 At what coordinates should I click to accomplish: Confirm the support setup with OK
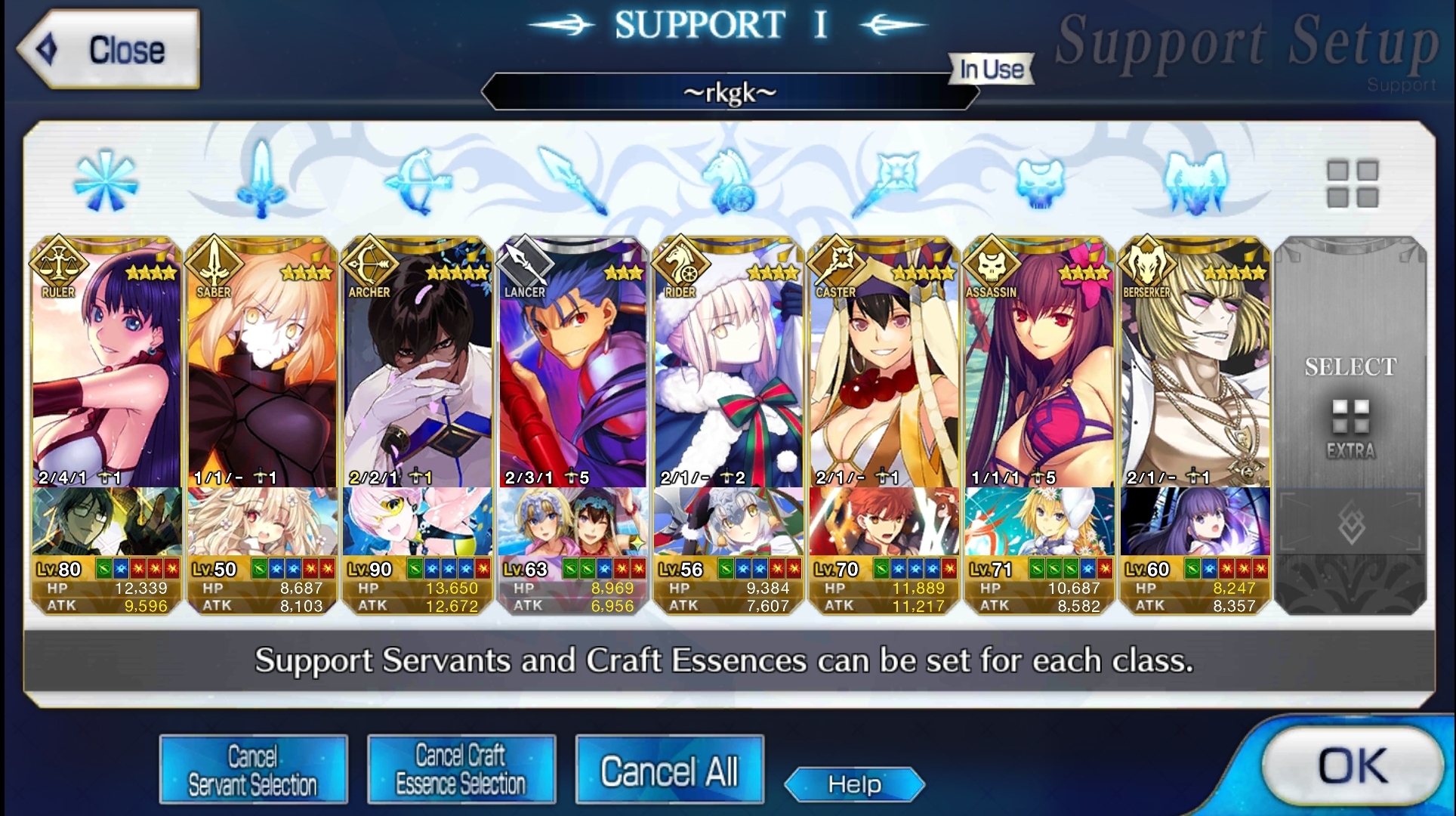click(1350, 767)
